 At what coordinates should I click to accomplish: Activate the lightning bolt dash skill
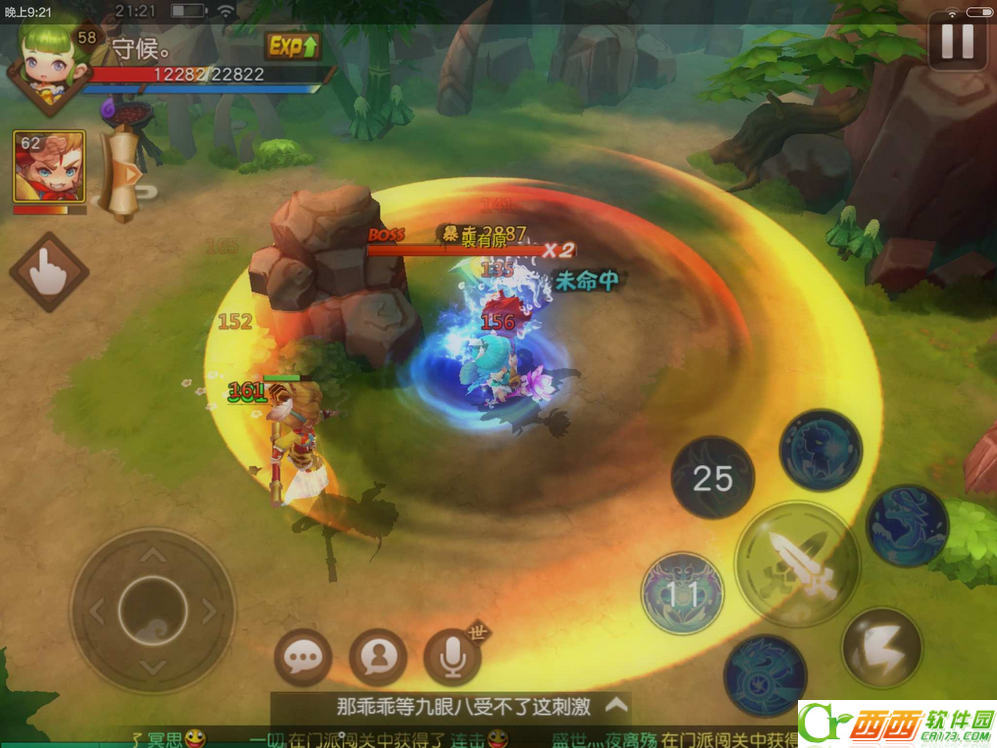pyautogui.click(x=881, y=647)
